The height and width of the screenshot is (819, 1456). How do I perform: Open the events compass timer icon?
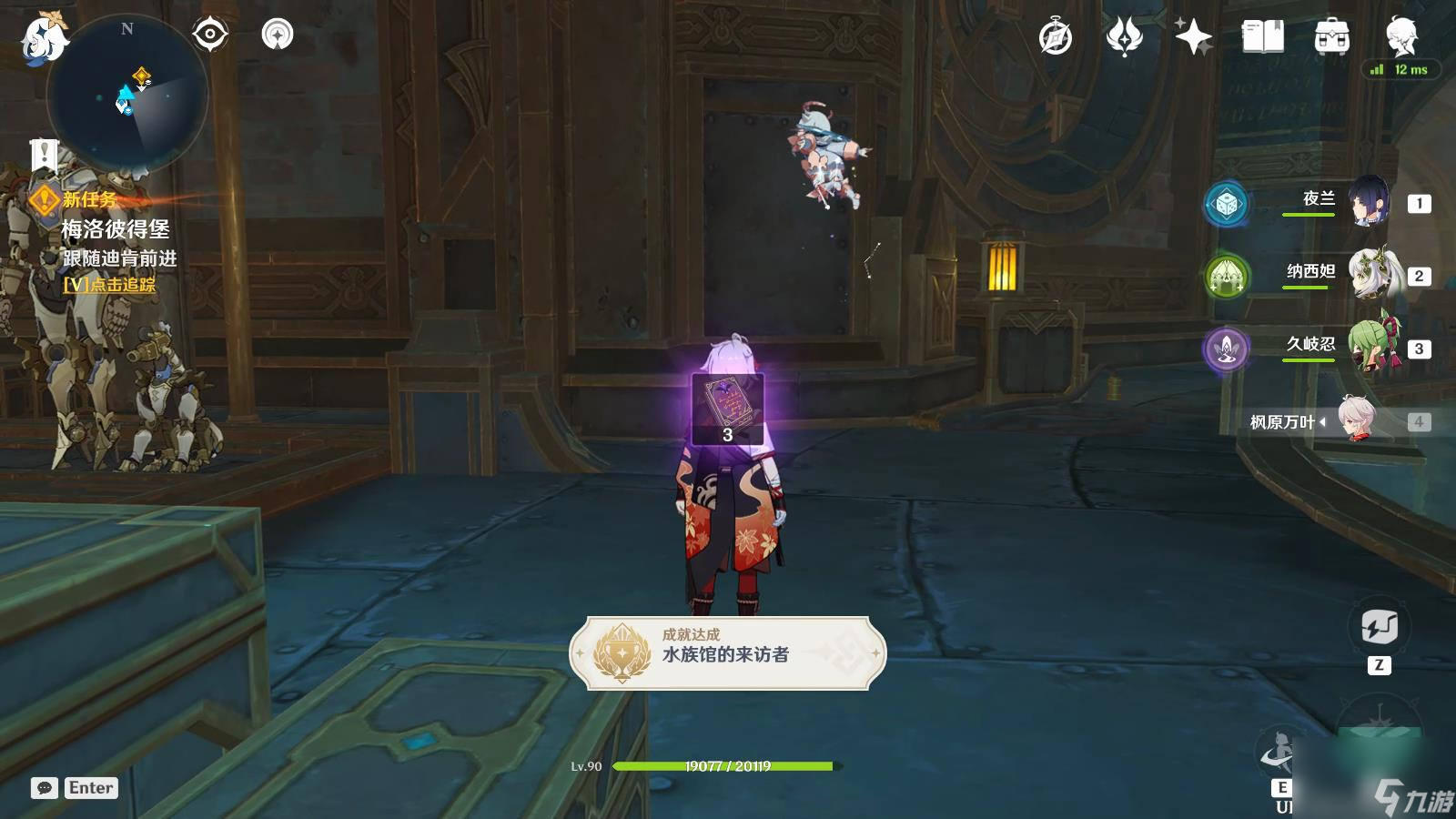point(1055,38)
